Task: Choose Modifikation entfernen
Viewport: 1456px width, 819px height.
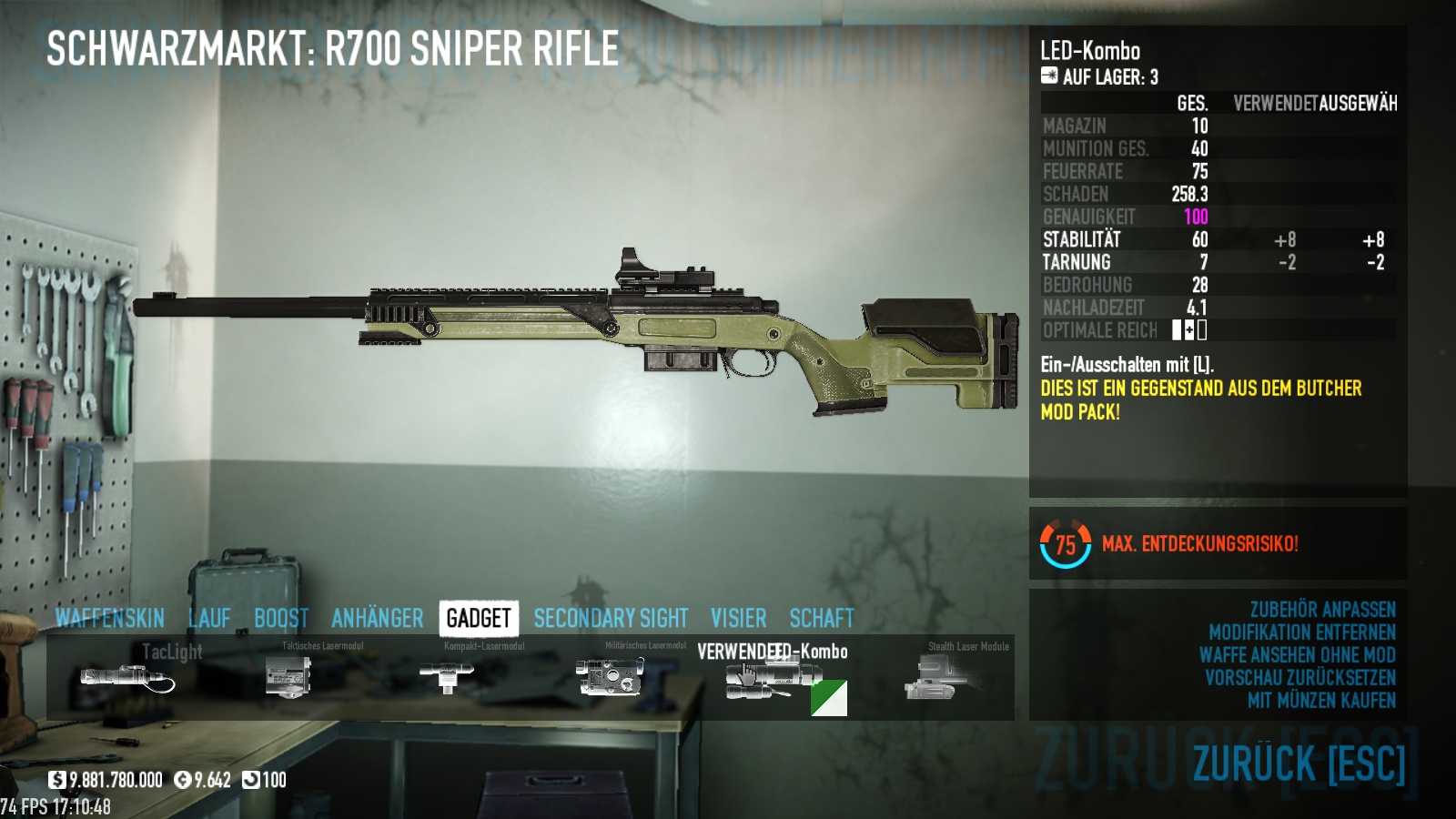Action: pyautogui.click(x=1301, y=632)
